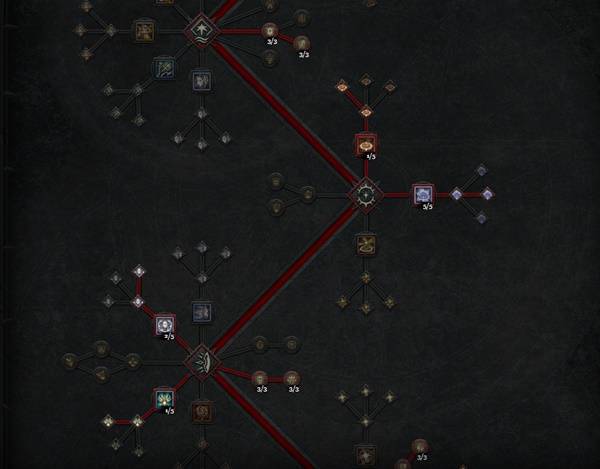Select the tan square skill left of the leaf hub
This screenshot has height=469, width=600.
coord(145,30)
